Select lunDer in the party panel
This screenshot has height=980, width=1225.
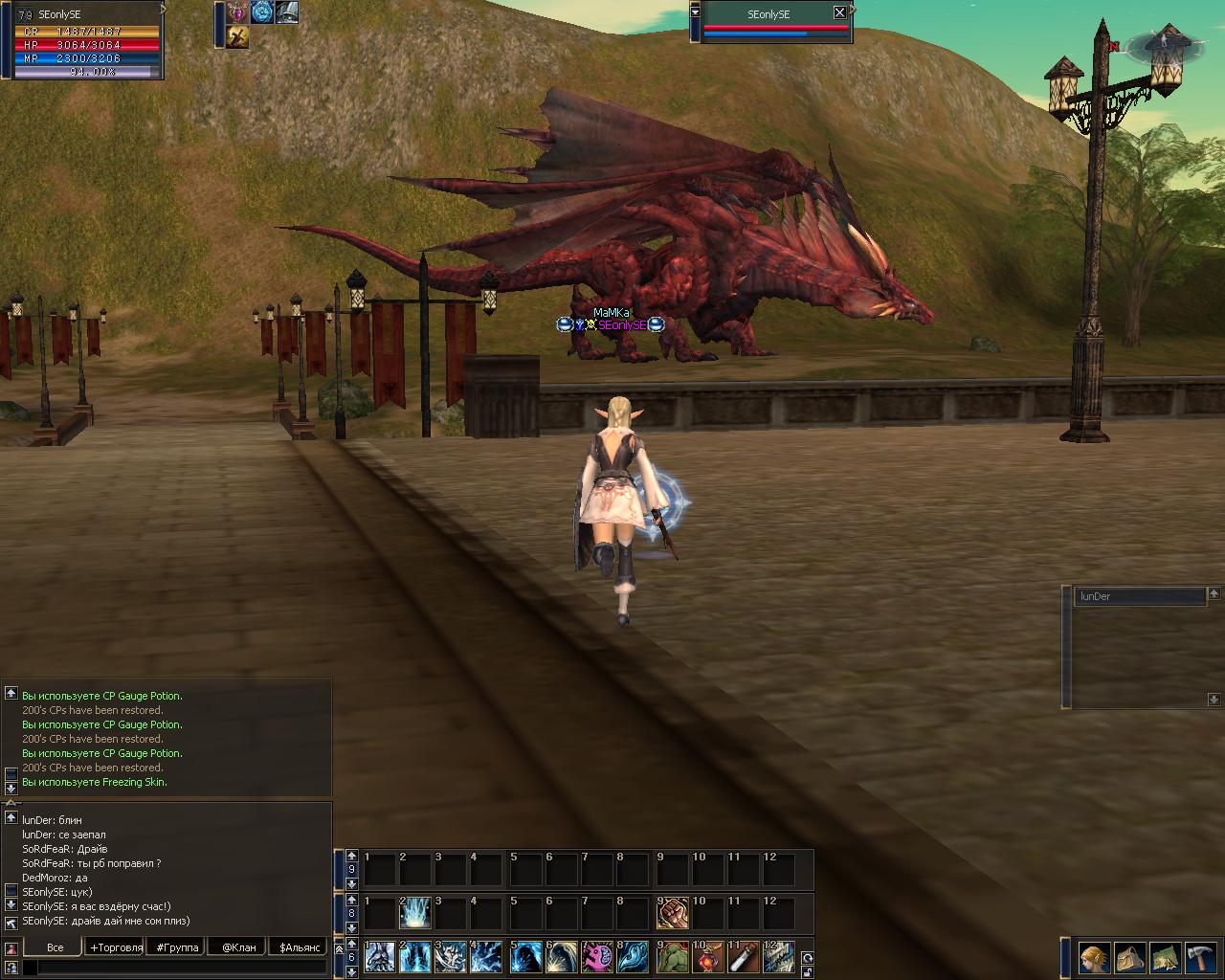[x=1139, y=596]
